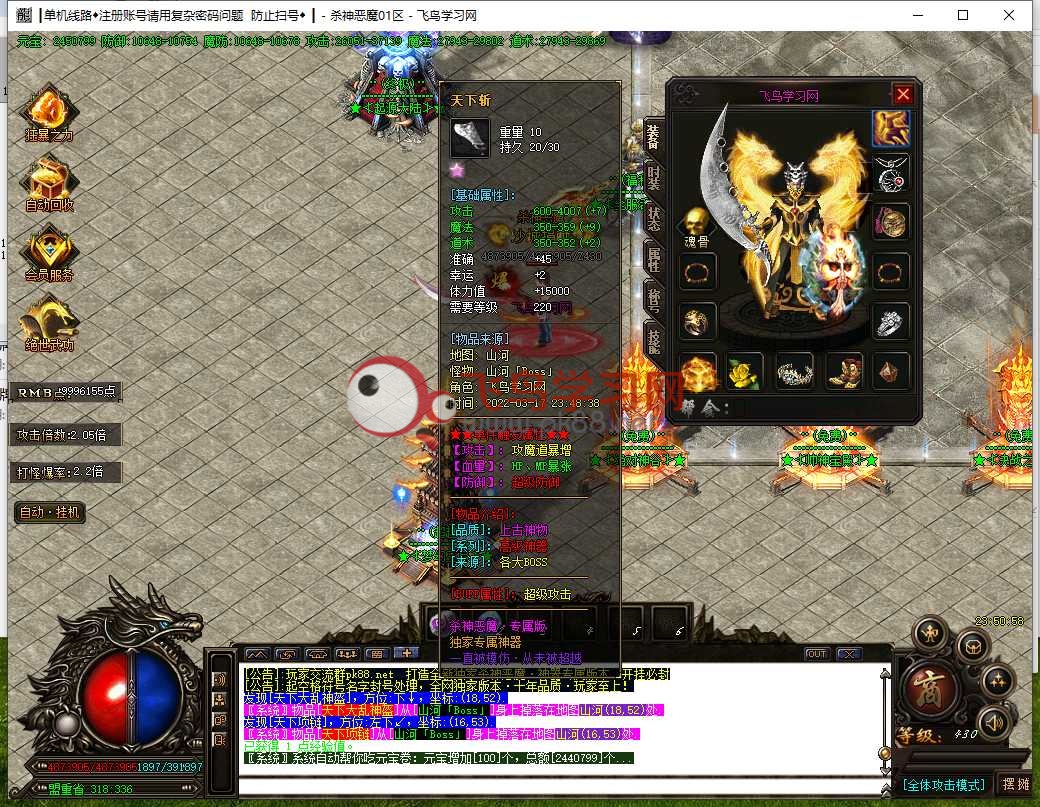This screenshot has width=1040, height=807.
Task: Switch to the 状态 status tab
Action: coord(653,219)
